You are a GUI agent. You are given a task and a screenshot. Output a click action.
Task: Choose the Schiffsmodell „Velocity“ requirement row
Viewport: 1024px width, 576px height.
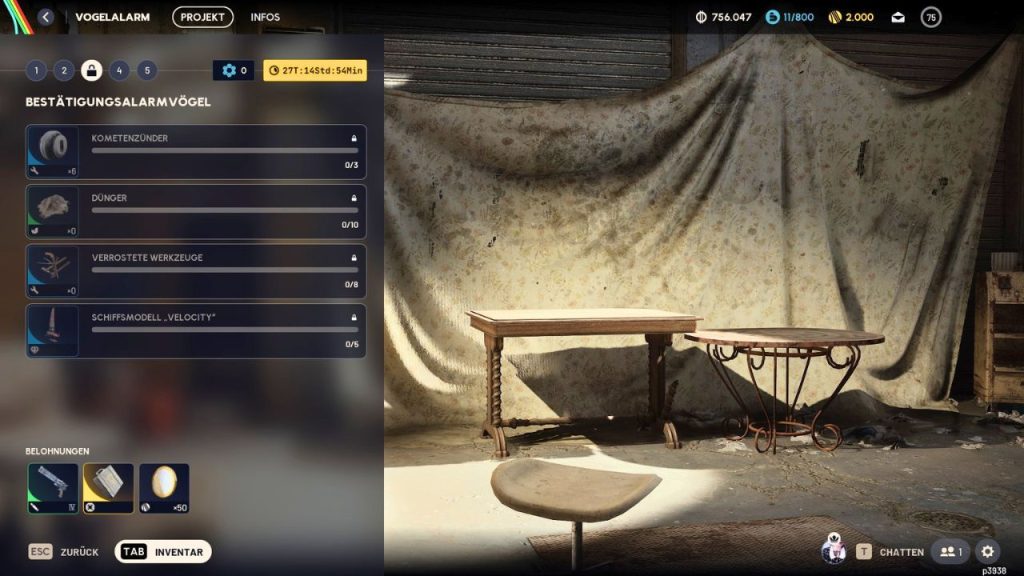click(196, 331)
